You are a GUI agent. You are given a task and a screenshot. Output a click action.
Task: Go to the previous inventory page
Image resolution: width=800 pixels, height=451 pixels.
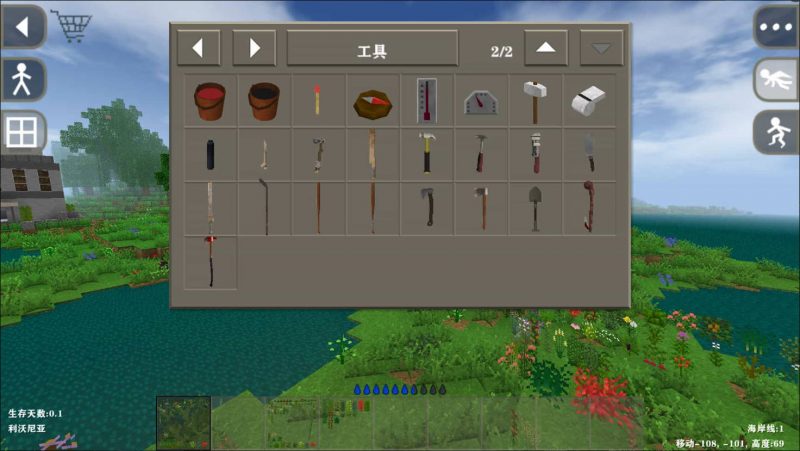point(546,48)
